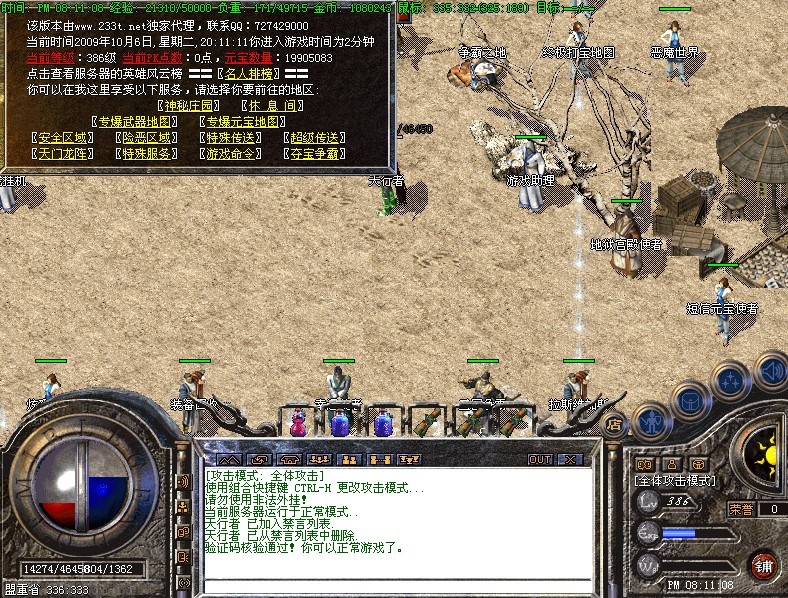Screen dimensions: 788x598
Task: Teleport to the 安全区域 safe zone
Action: pyautogui.click(x=62, y=138)
